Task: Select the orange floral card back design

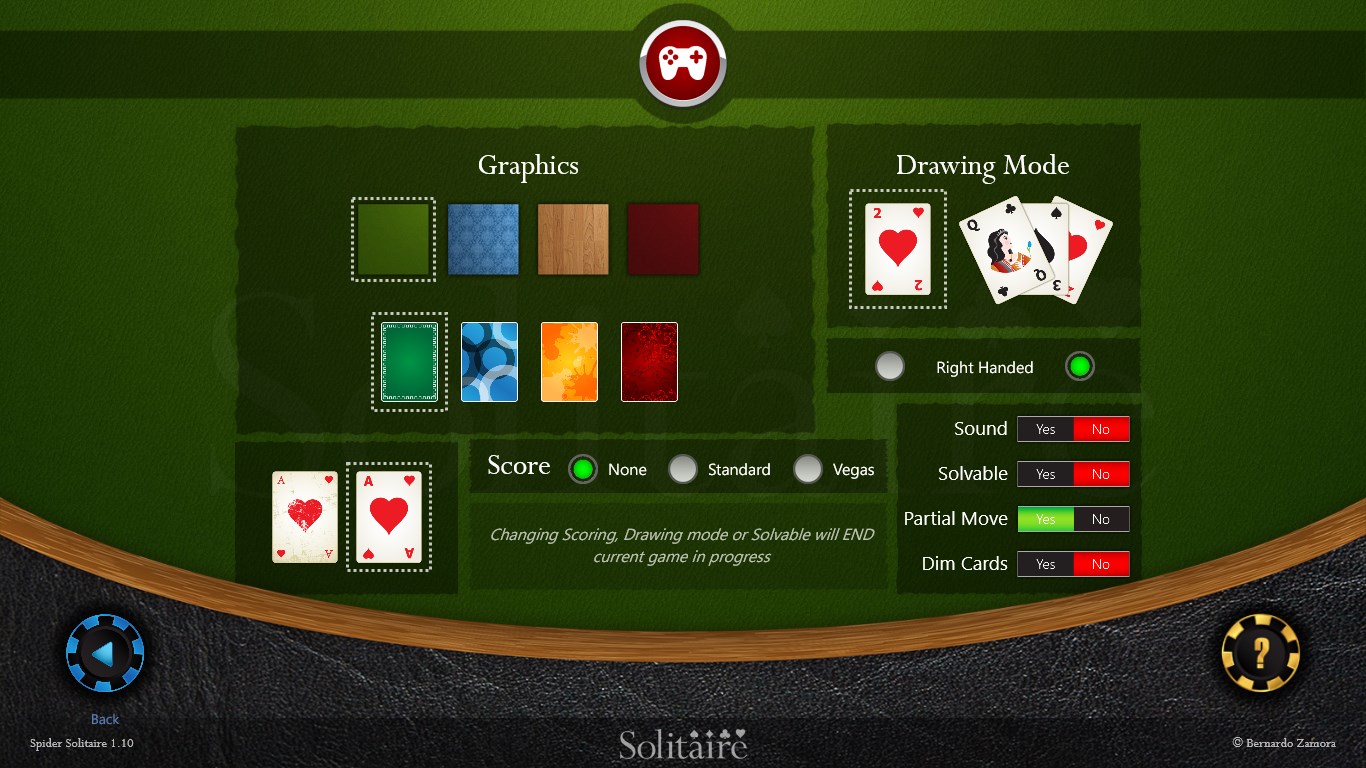Action: [x=569, y=362]
